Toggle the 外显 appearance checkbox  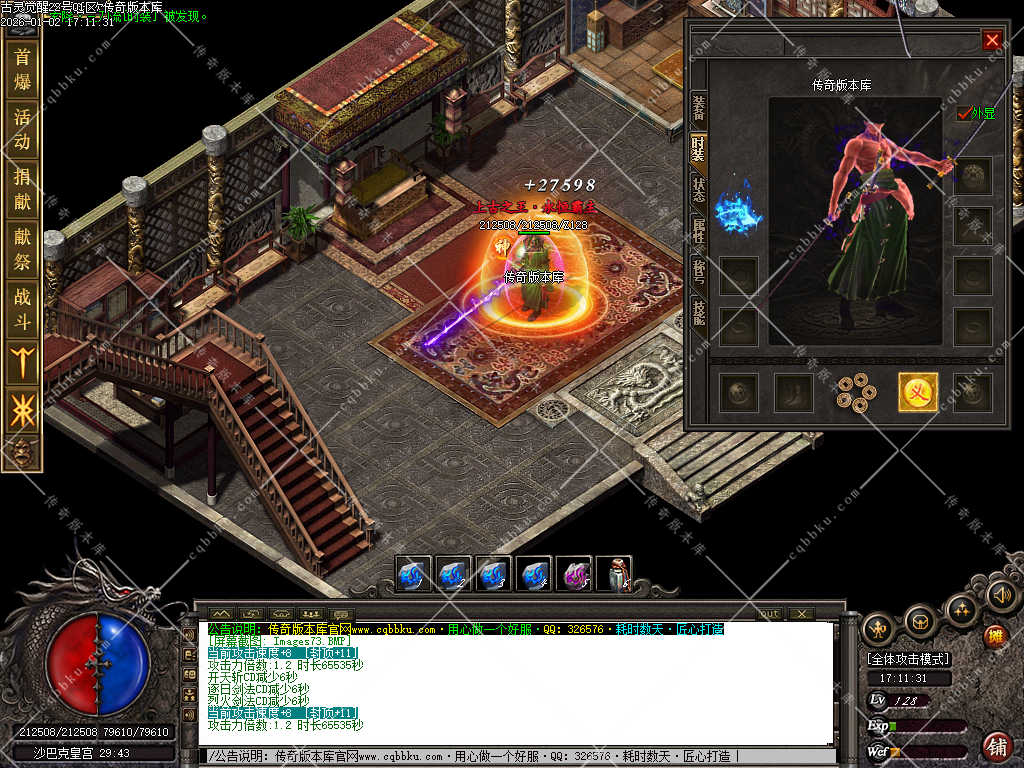964,114
